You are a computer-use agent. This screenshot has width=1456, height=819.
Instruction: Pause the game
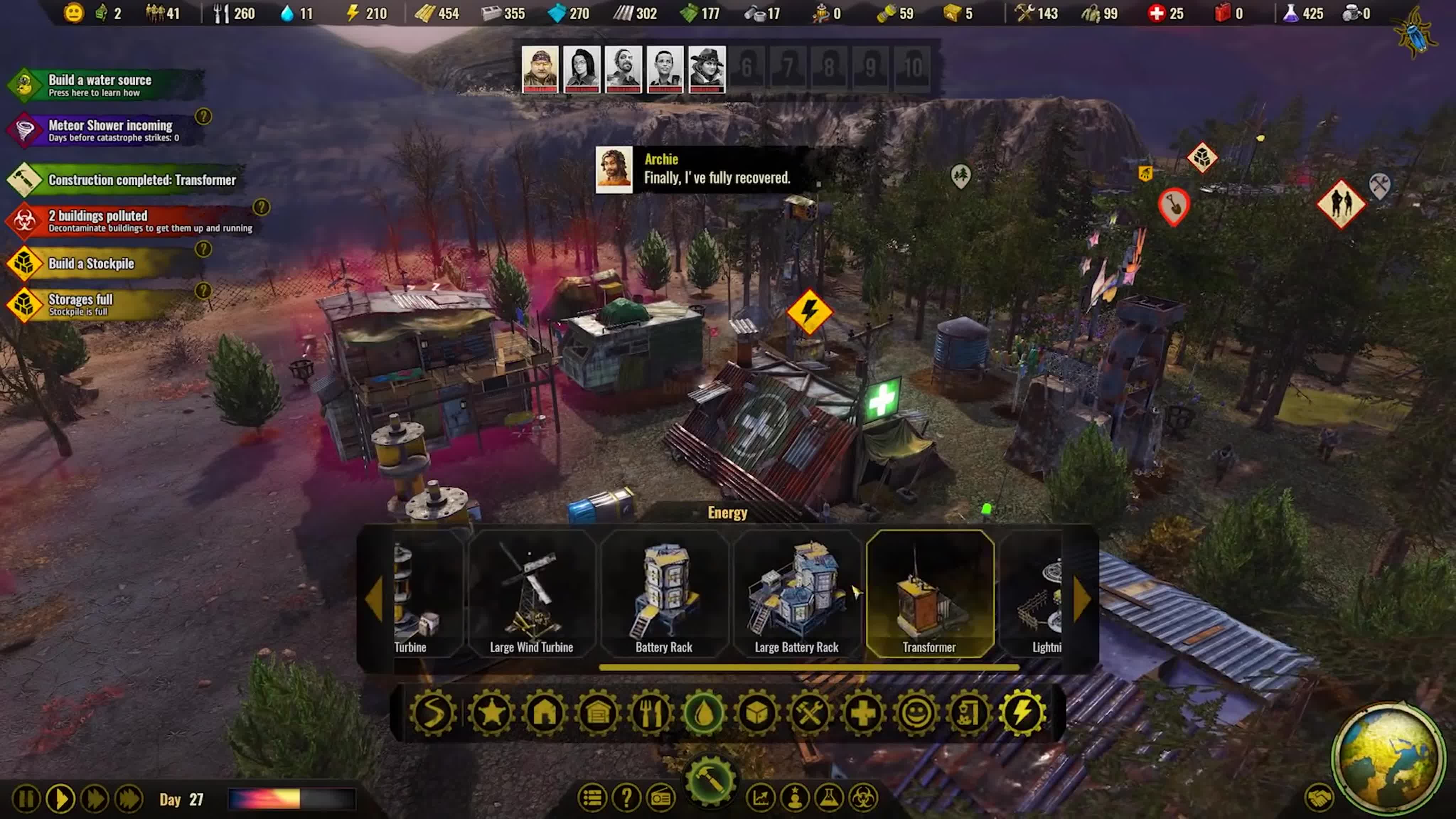(x=26, y=799)
